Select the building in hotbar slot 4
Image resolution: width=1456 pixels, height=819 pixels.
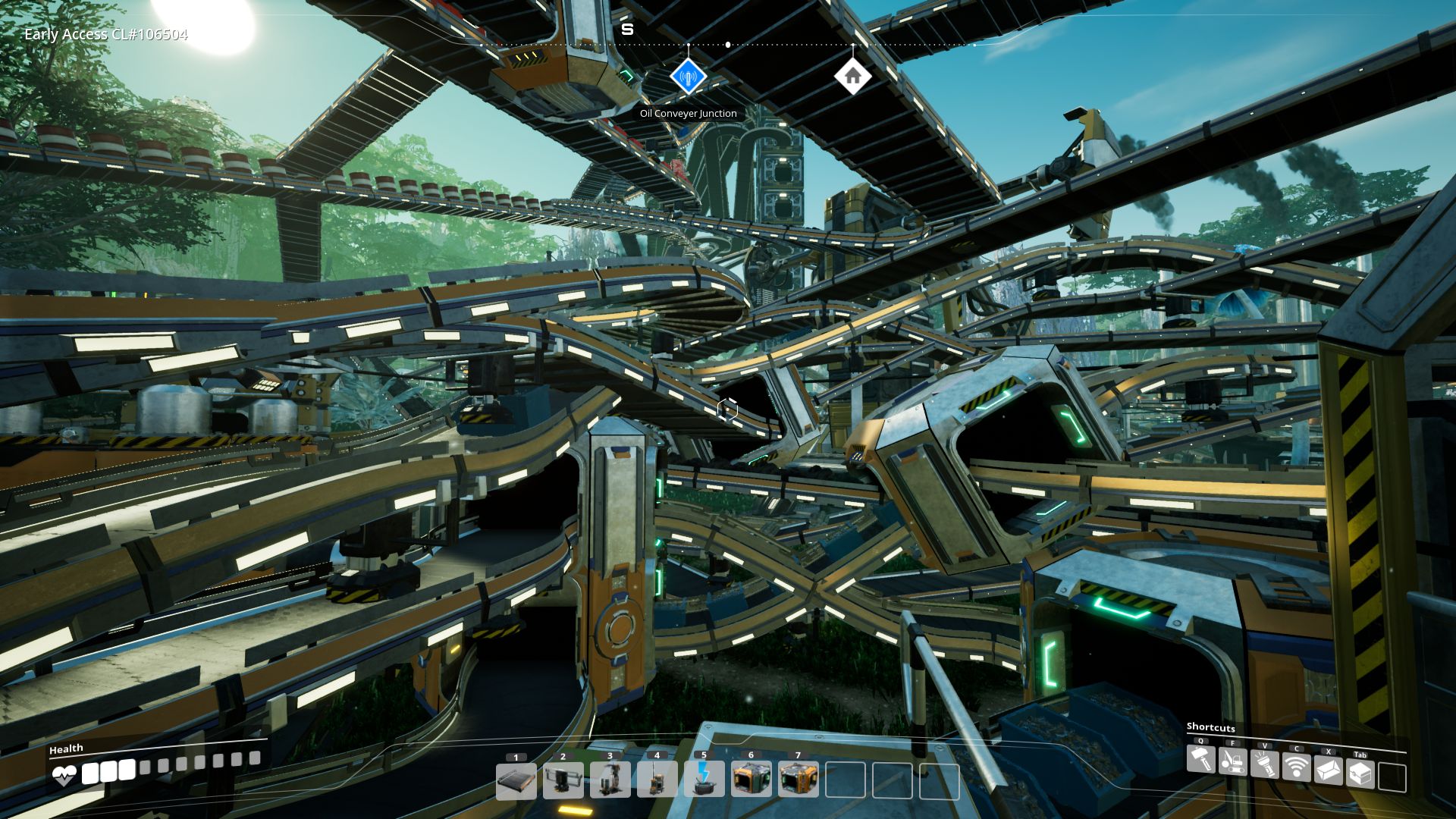click(x=657, y=781)
